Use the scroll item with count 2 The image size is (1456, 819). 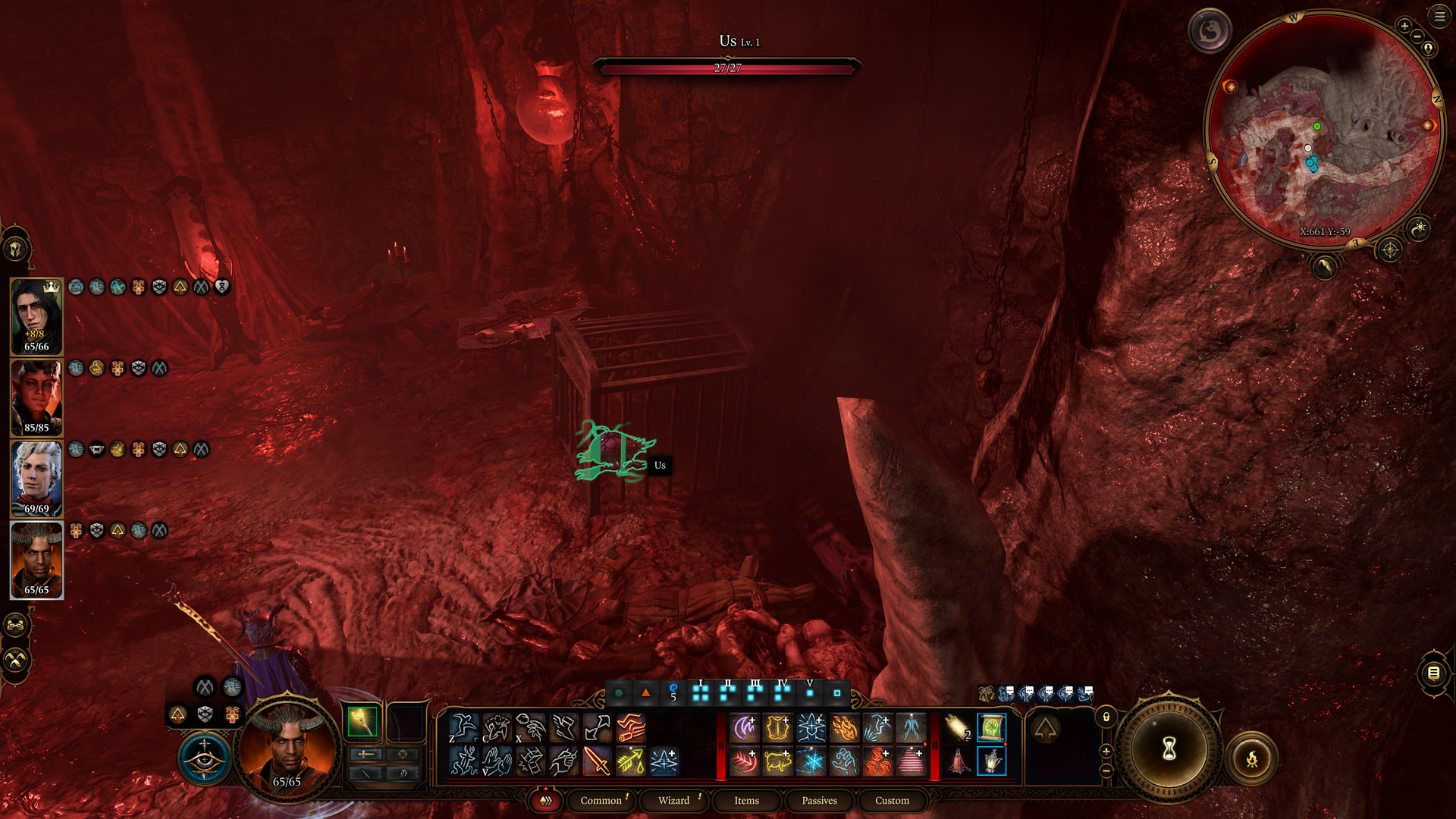(958, 728)
